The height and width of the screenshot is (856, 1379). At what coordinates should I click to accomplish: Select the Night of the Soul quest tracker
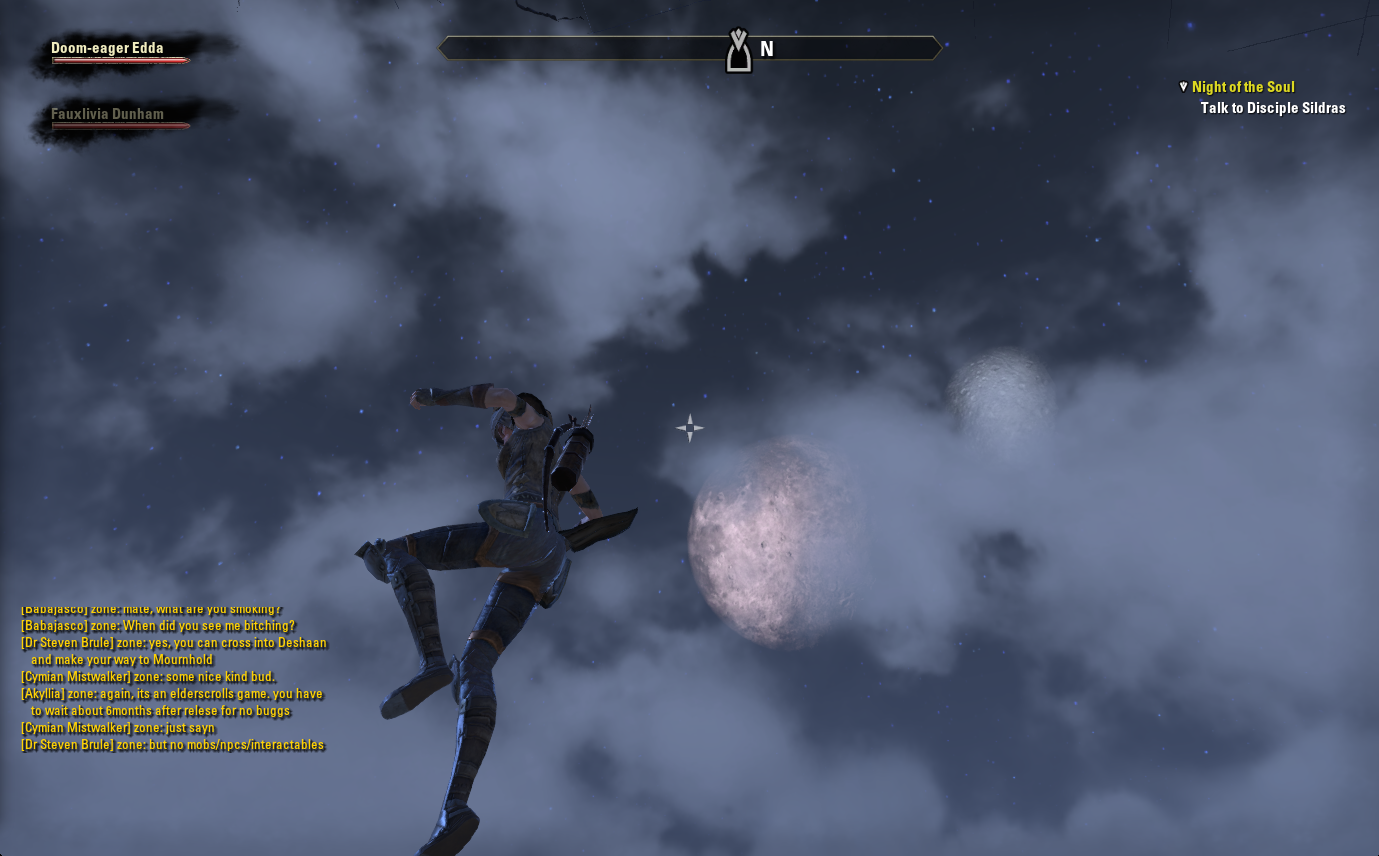pyautogui.click(x=1243, y=87)
